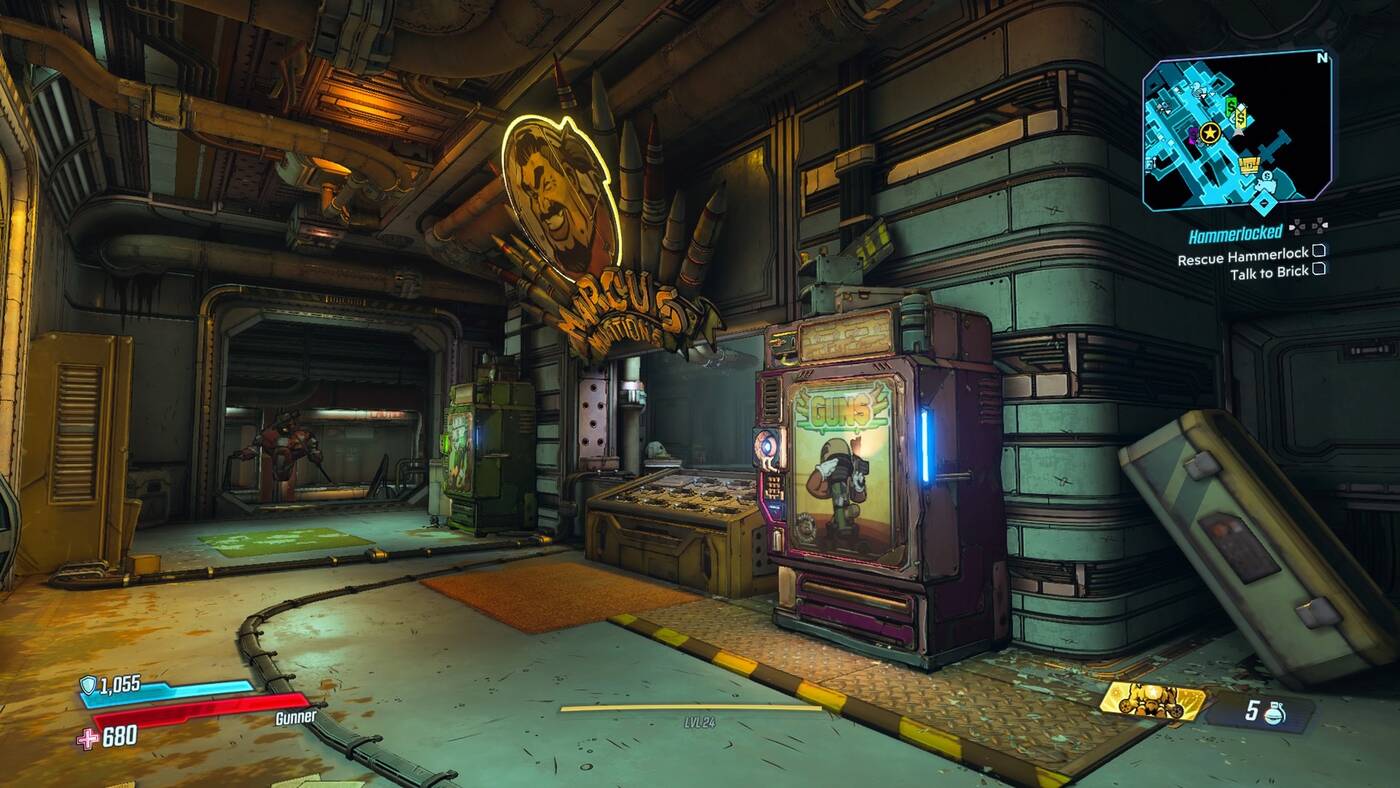Click the shield icon beside 1,055
The image size is (1400, 788).
[x=88, y=686]
